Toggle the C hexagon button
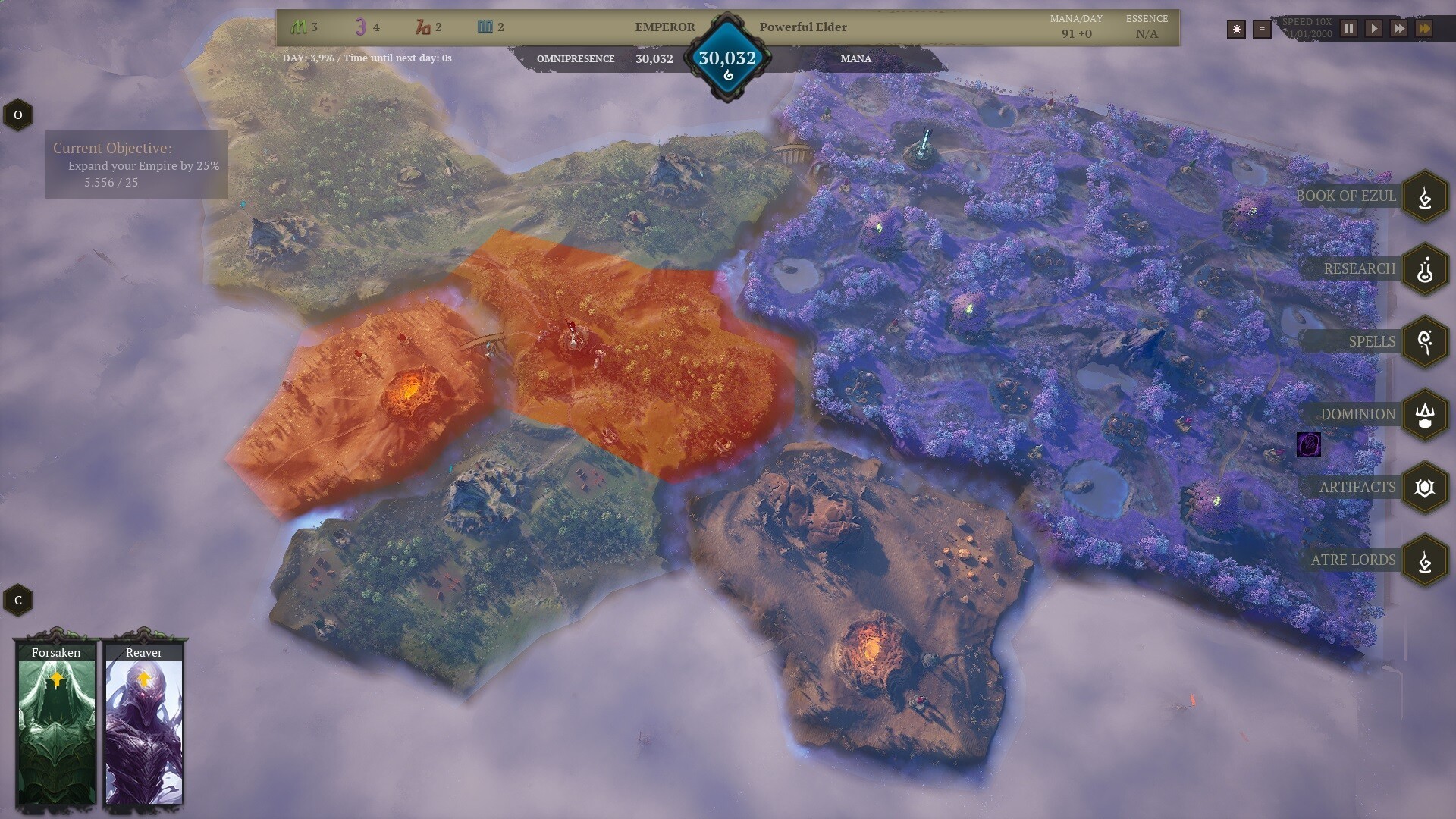 click(18, 601)
